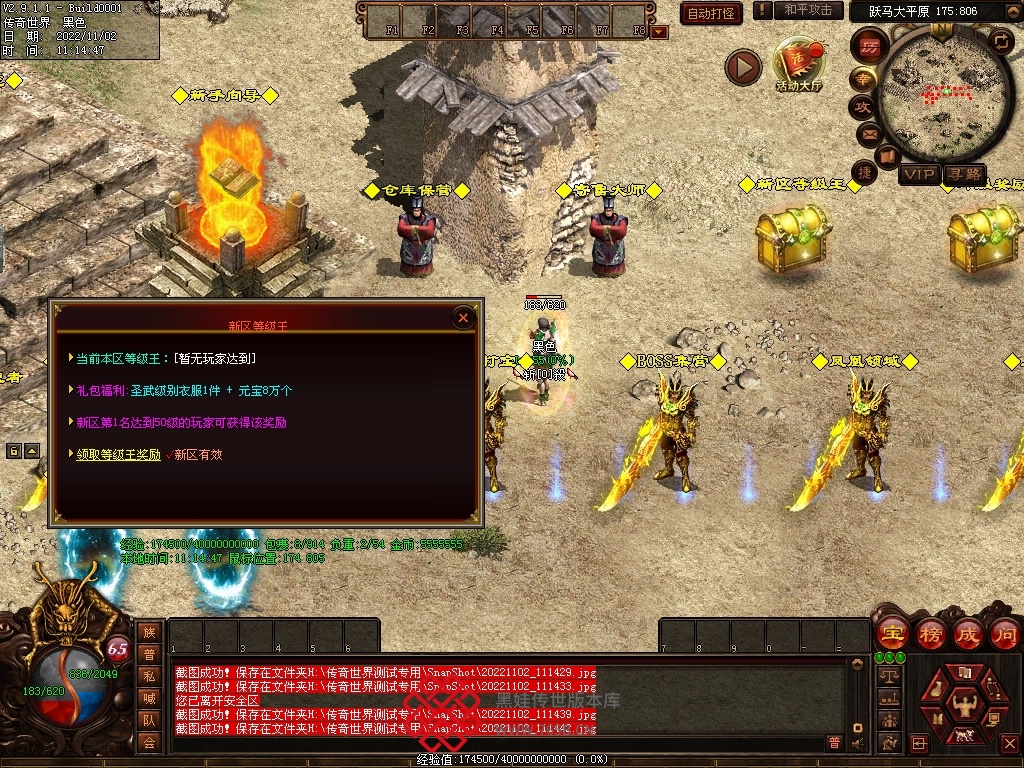Open the VIP panel
This screenshot has height=768, width=1024.
click(919, 174)
